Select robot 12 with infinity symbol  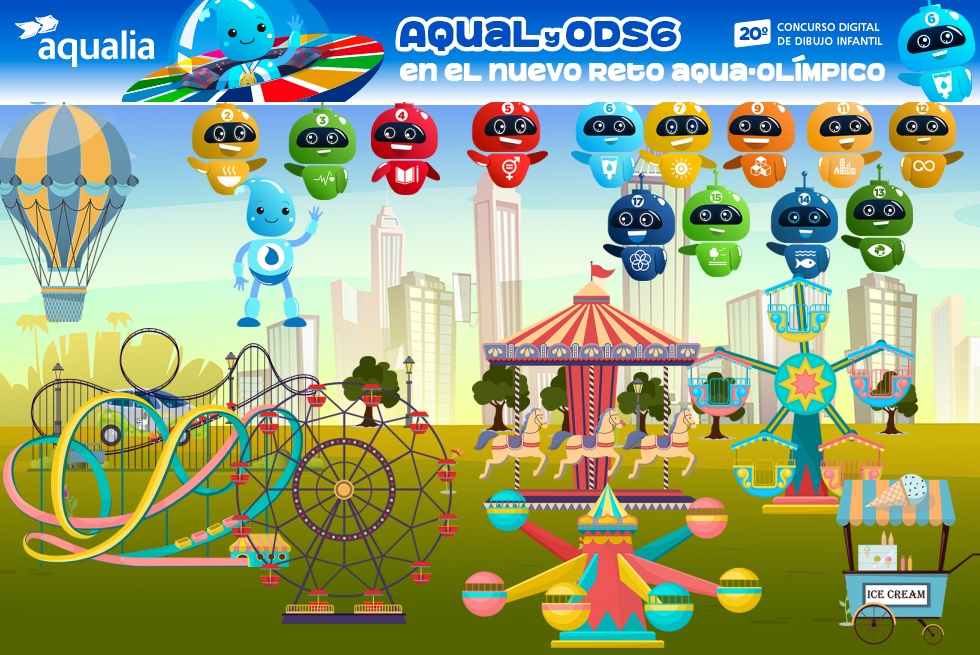(x=921, y=142)
